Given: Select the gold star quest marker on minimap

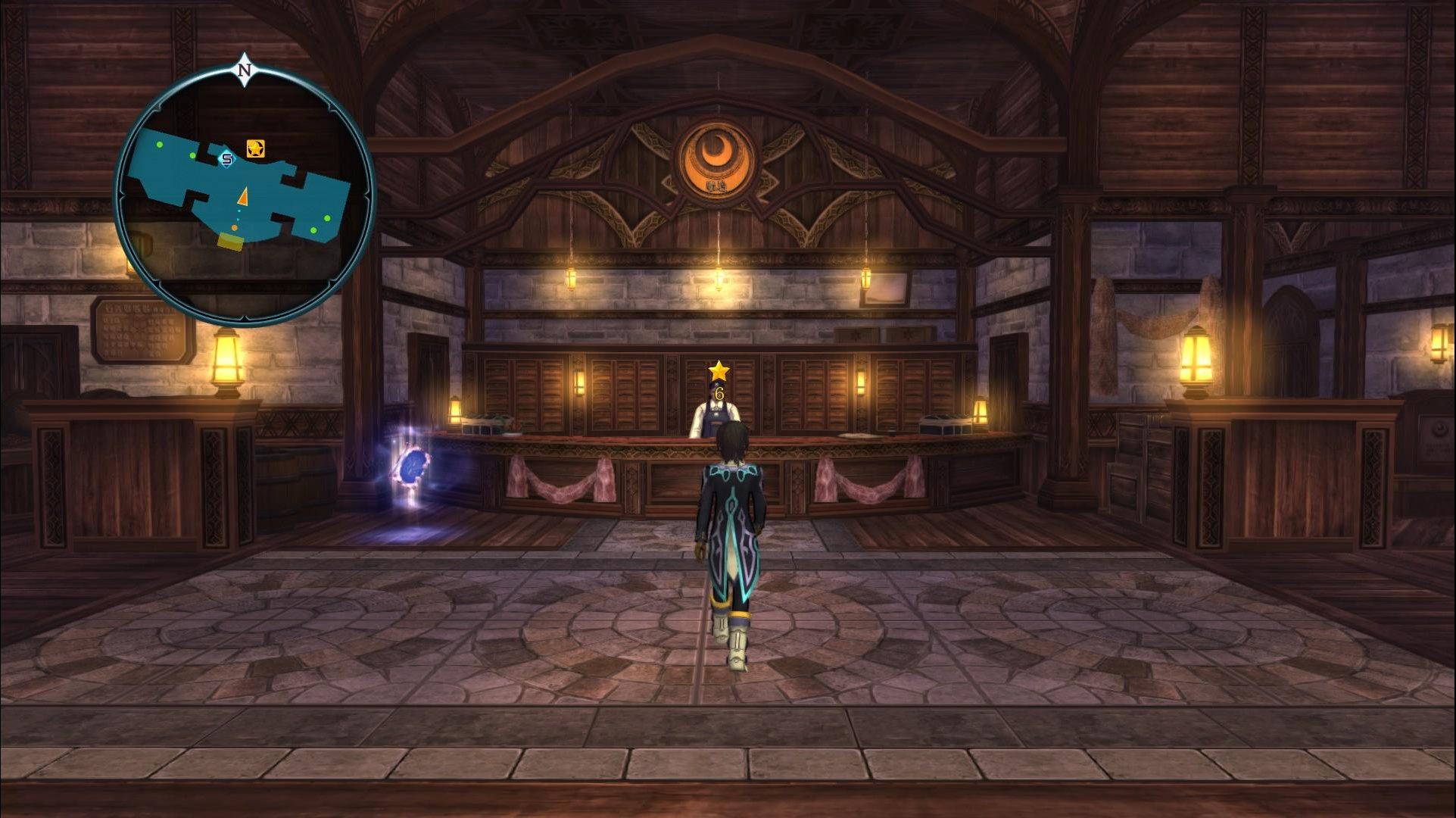Looking at the screenshot, I should click(256, 148).
